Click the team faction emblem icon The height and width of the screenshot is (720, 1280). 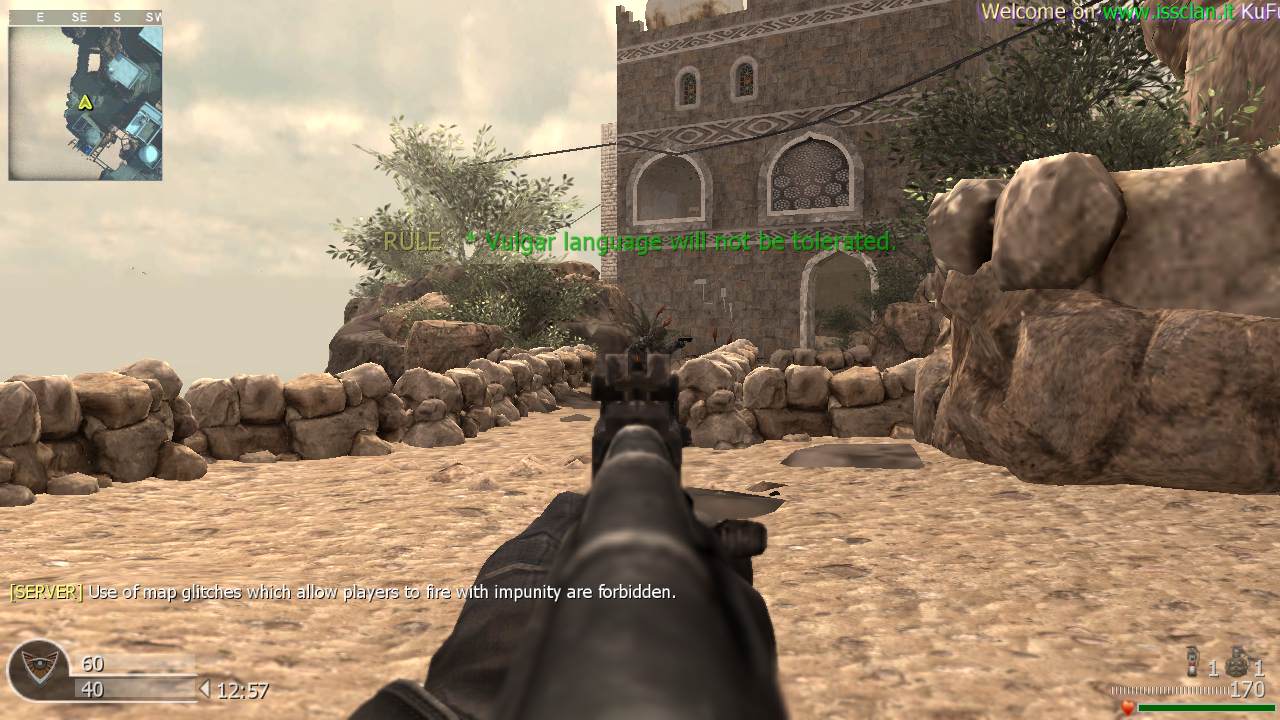pos(39,670)
